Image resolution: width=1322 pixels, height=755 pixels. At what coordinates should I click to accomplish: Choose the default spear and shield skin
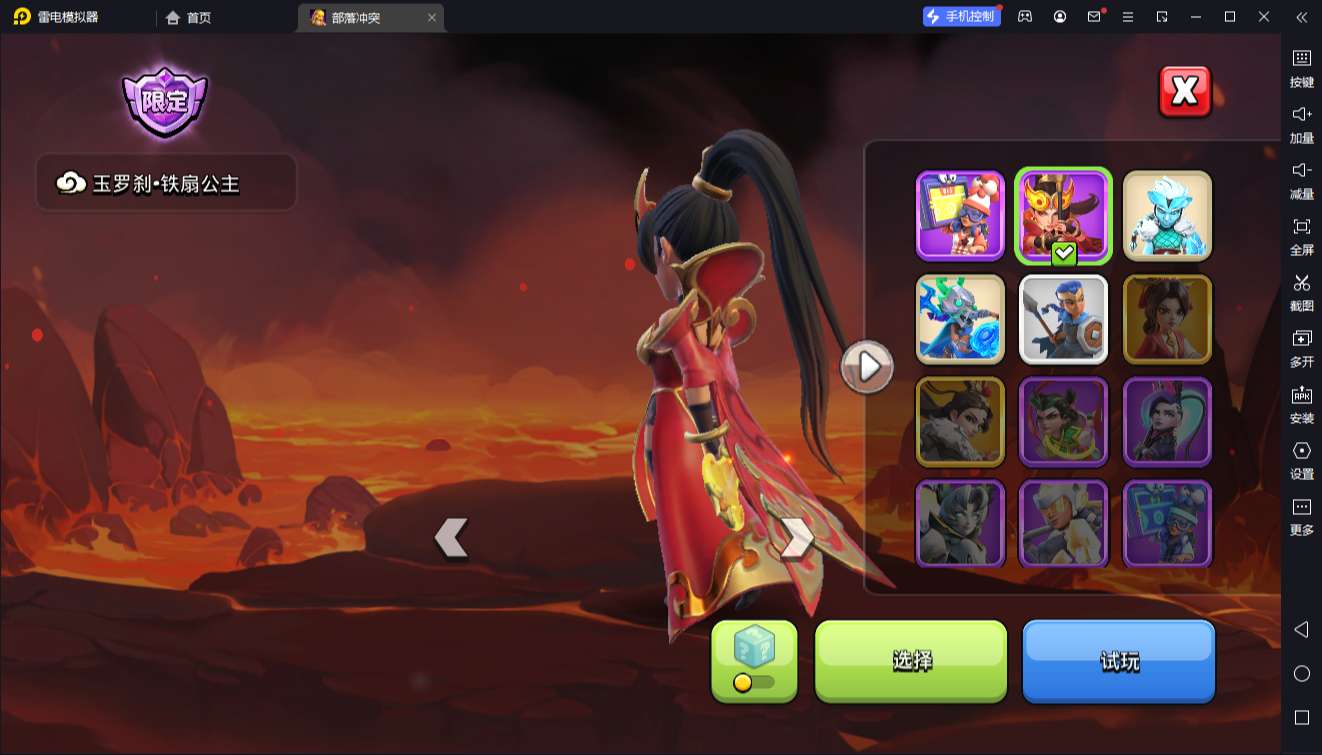click(x=1064, y=319)
